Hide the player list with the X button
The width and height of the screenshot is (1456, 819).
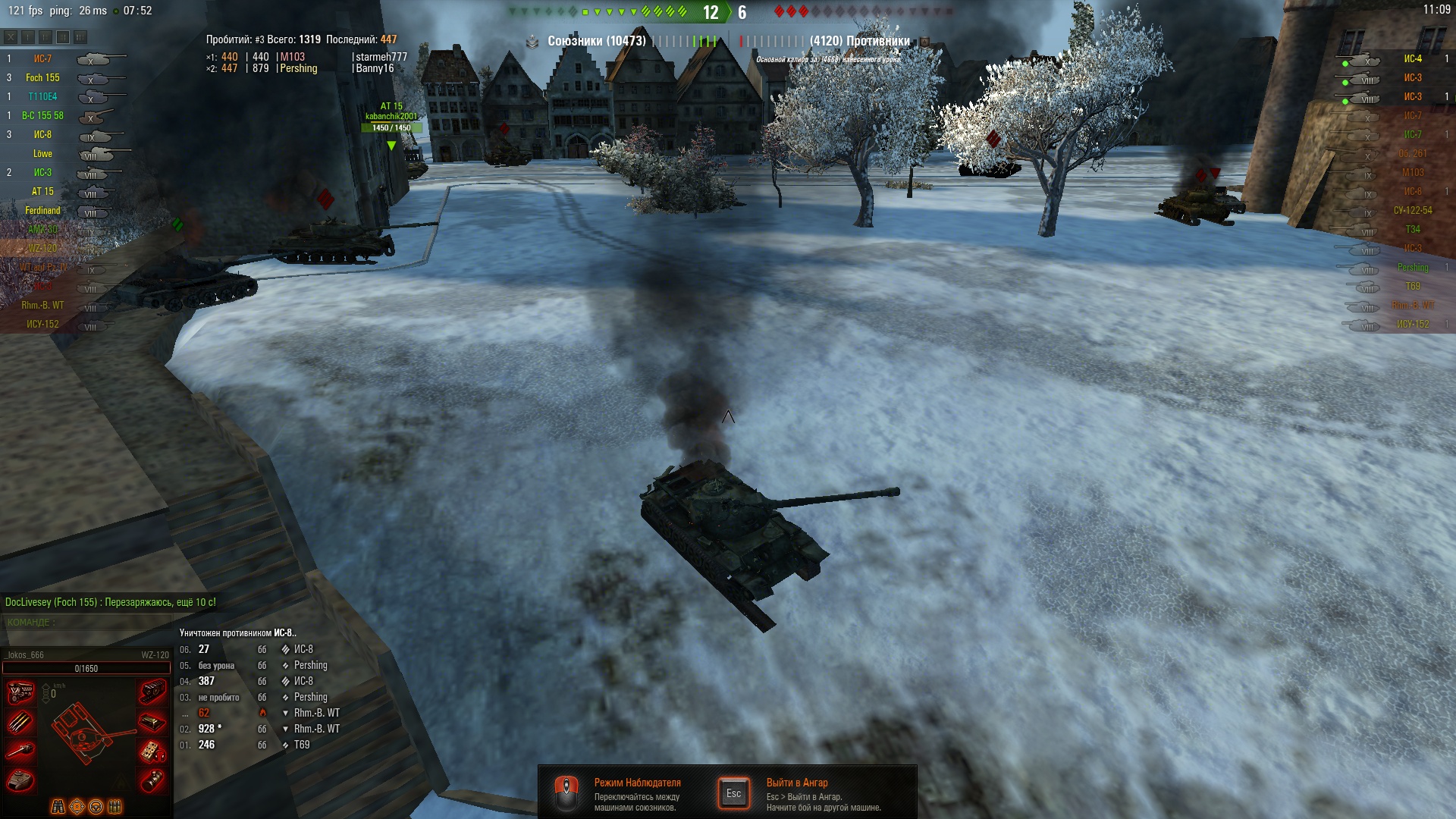(x=11, y=37)
